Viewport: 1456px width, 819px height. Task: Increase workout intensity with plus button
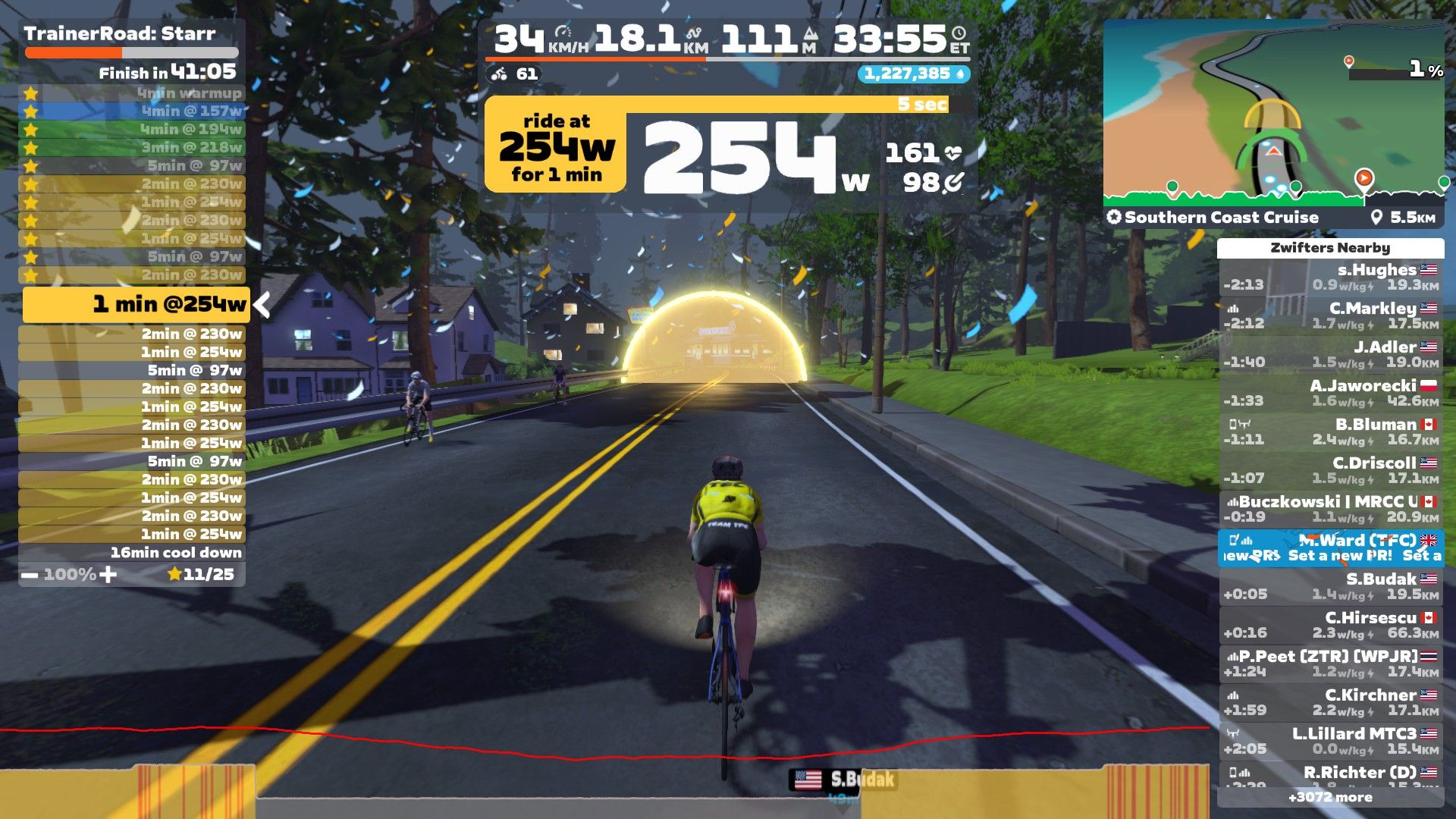108,575
